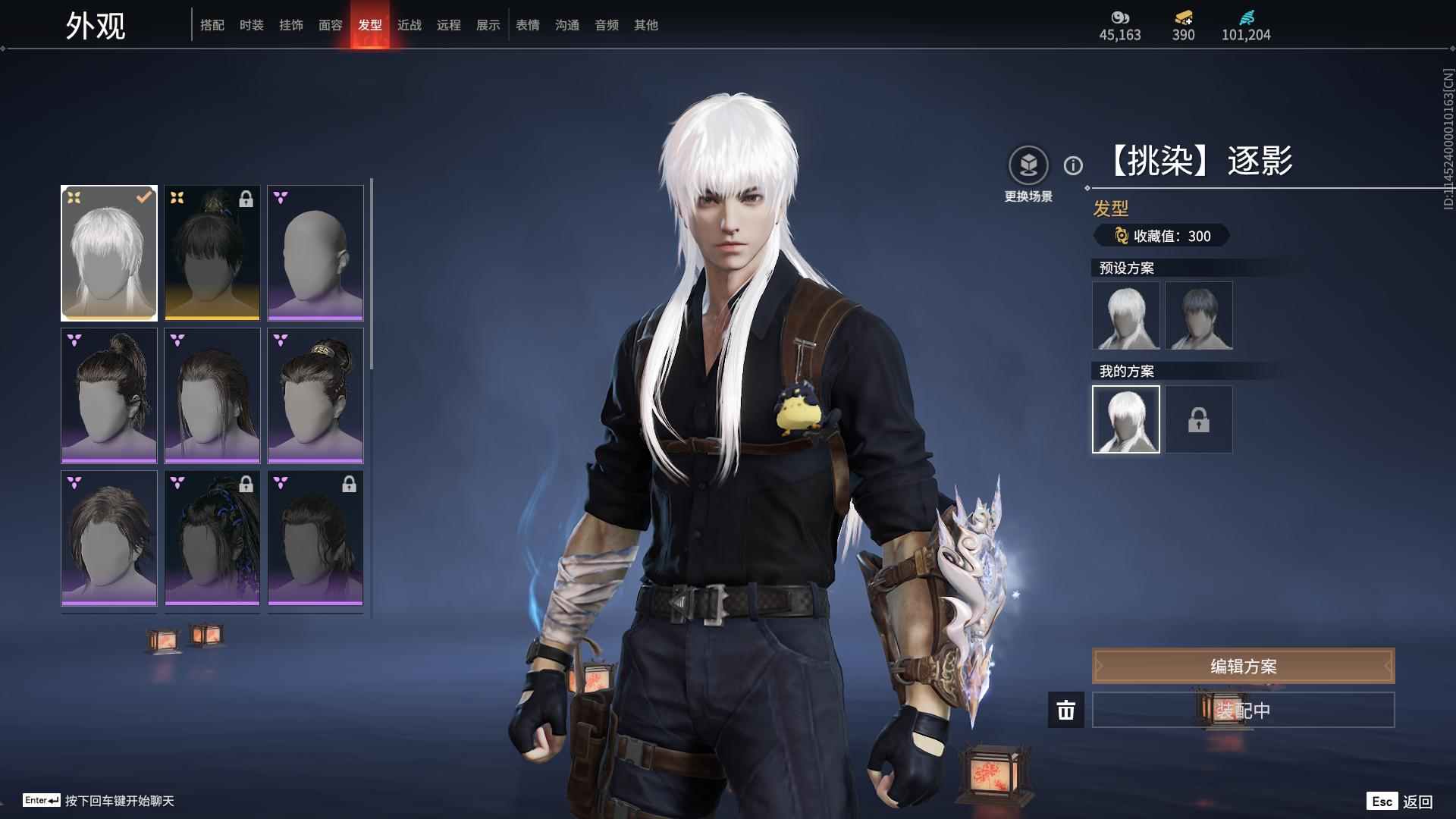Open the 搭配 tab
1456x819 pixels.
coord(212,25)
